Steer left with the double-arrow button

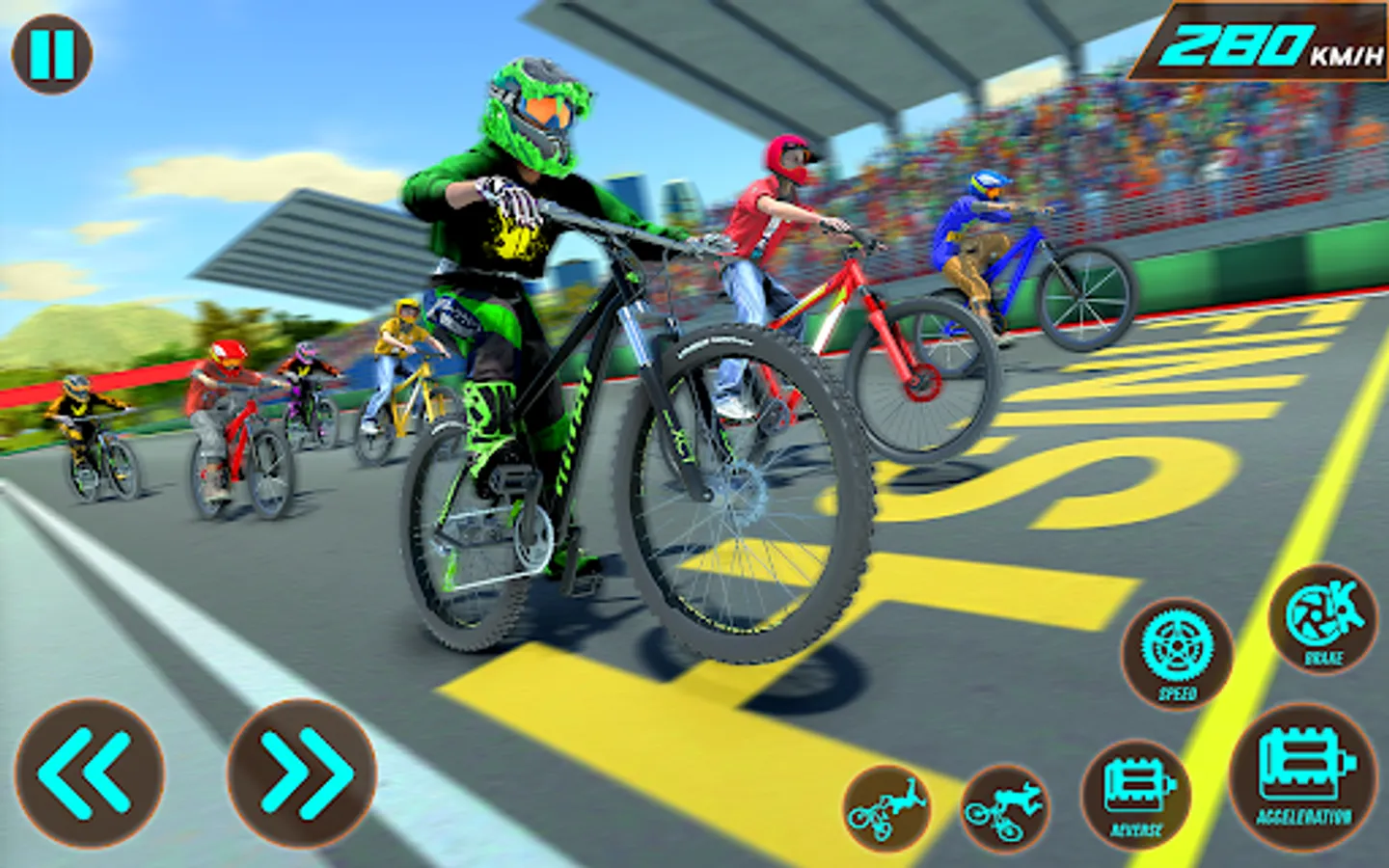[x=89, y=773]
